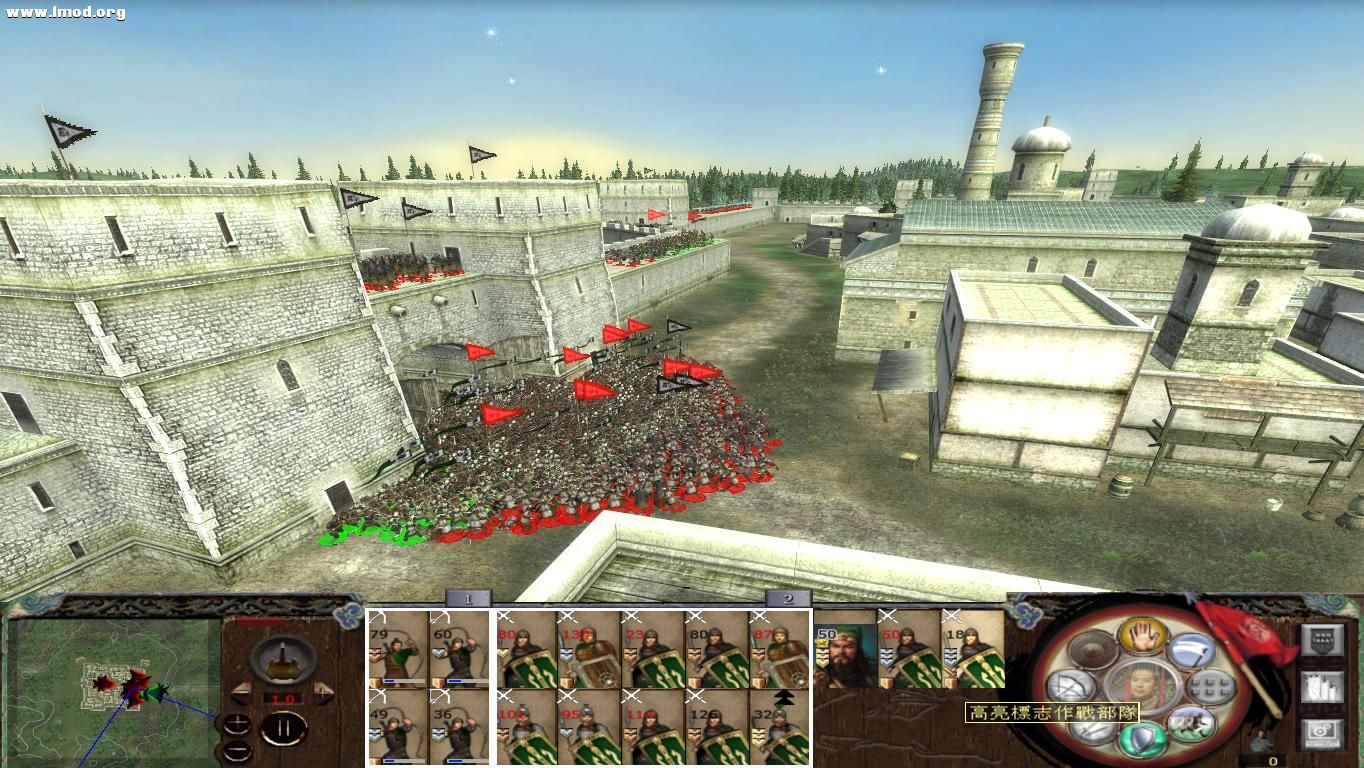Image resolution: width=1364 pixels, height=768 pixels.
Task: Switch to unit group tab 2
Action: pyautogui.click(x=789, y=600)
